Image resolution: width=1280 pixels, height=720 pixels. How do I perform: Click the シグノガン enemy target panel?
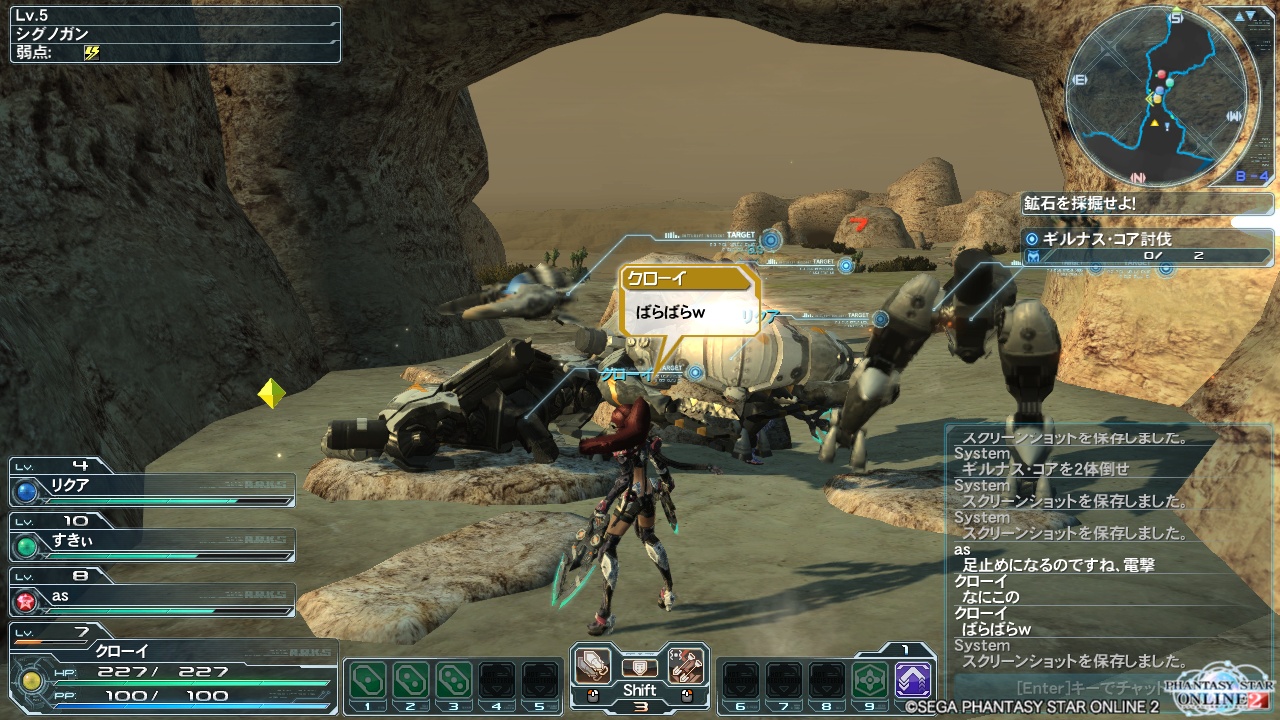click(175, 35)
